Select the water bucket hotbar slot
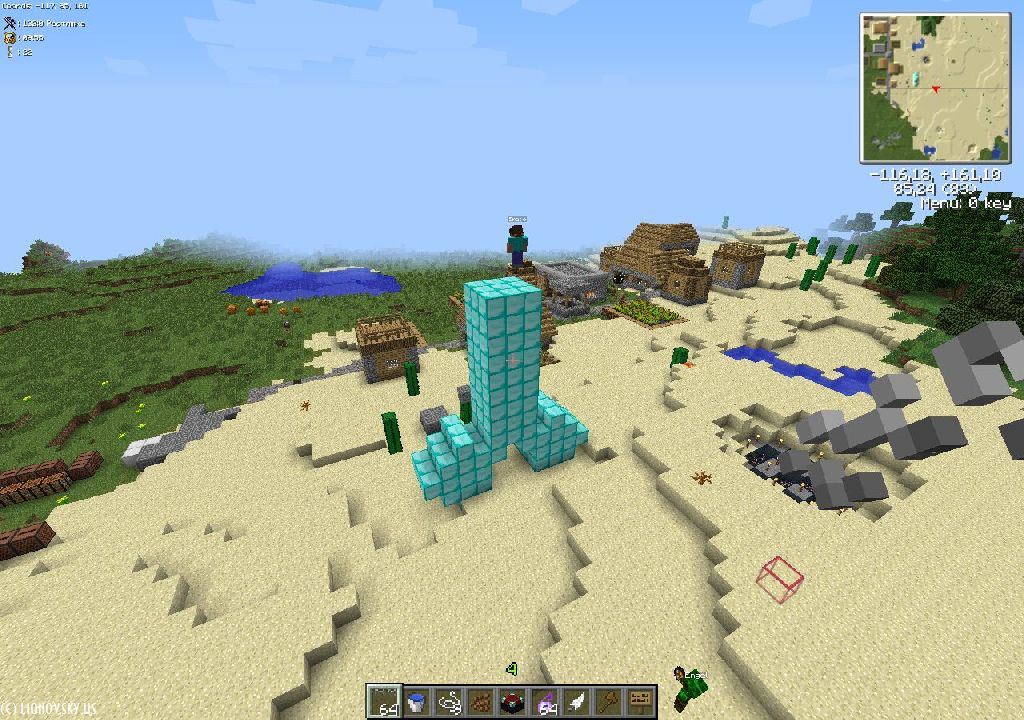Viewport: 1024px width, 720px height. point(416,701)
